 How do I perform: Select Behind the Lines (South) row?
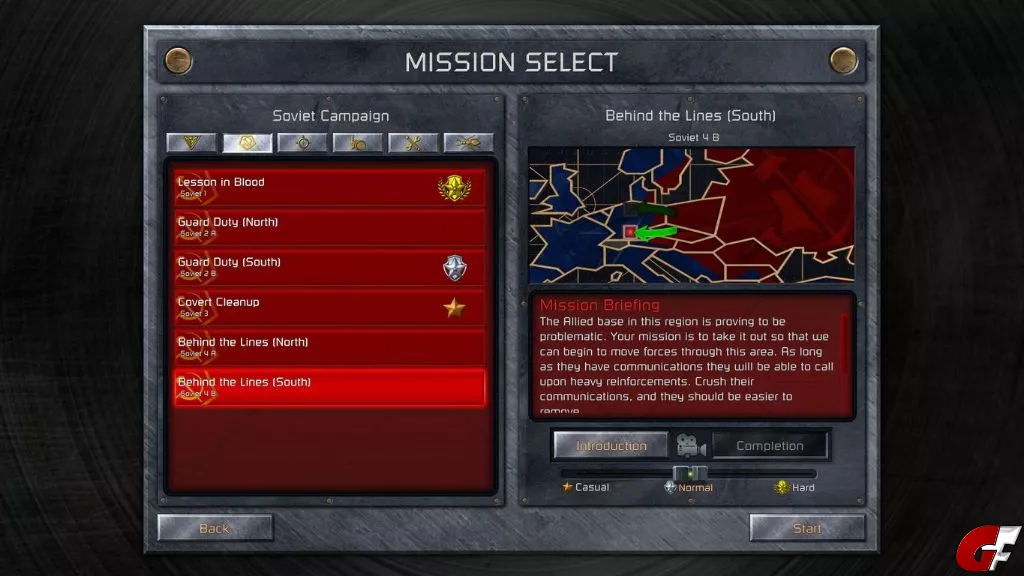click(330, 387)
